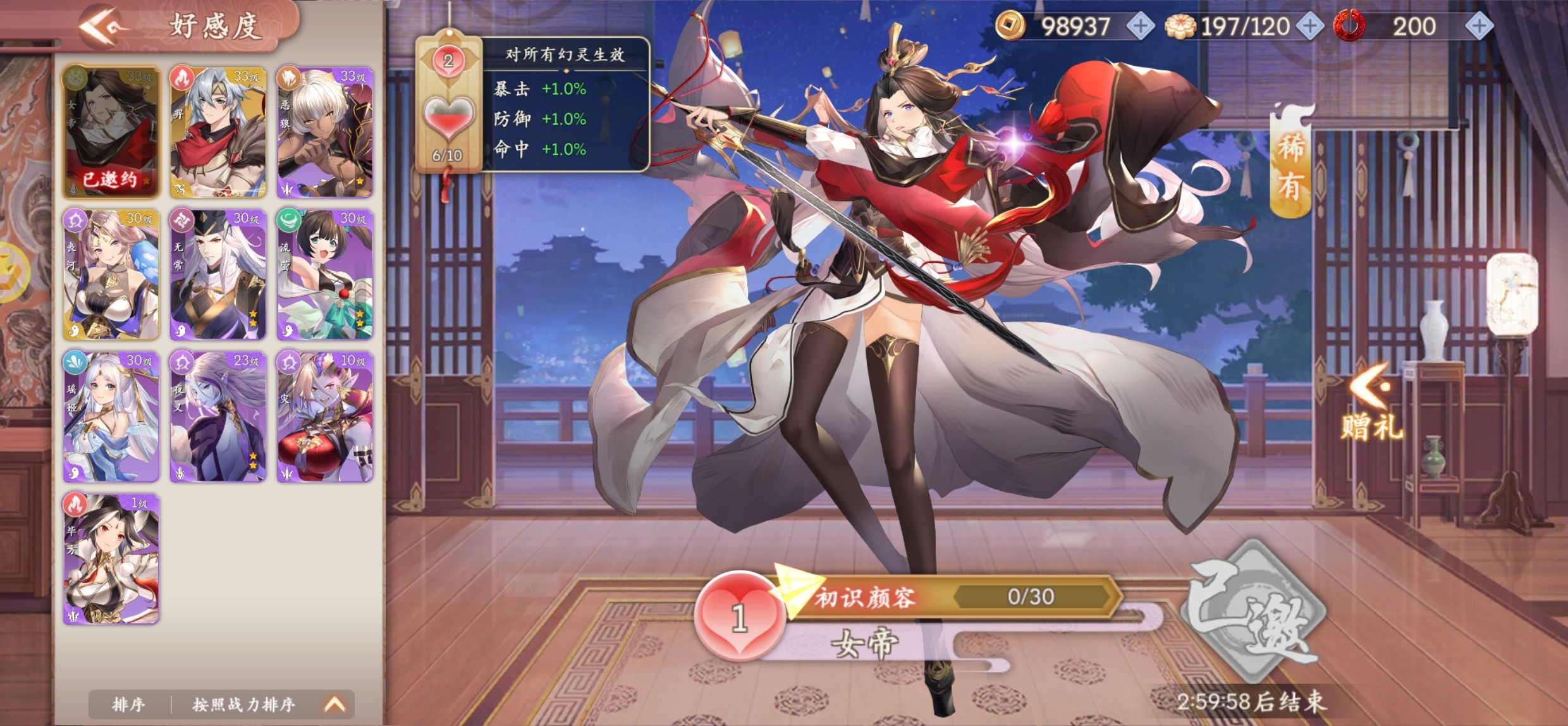The image size is (1568, 726).
Task: Select the 无常 character card
Action: pos(218,274)
